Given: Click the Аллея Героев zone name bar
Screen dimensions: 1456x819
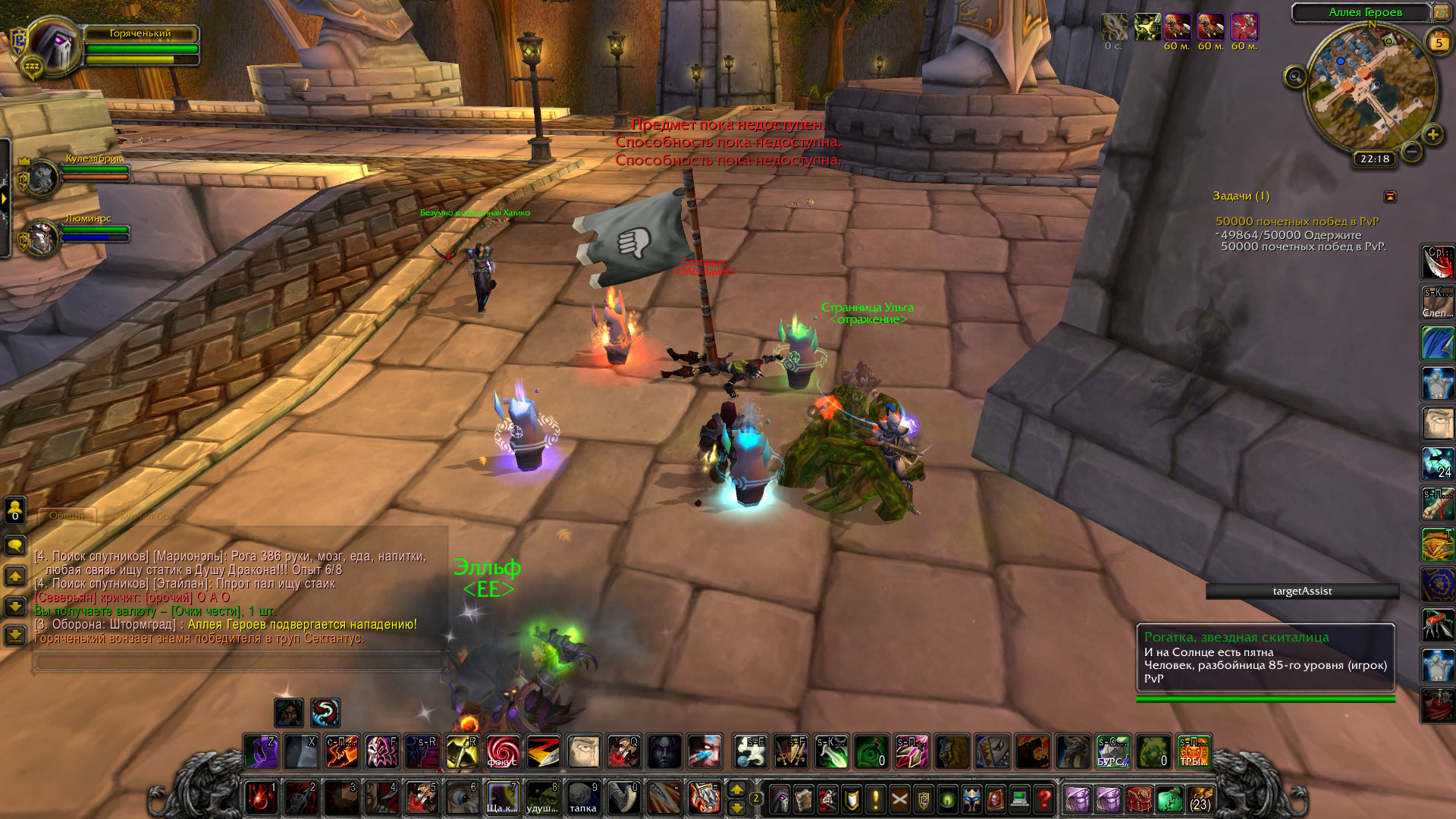Looking at the screenshot, I should tap(1365, 12).
